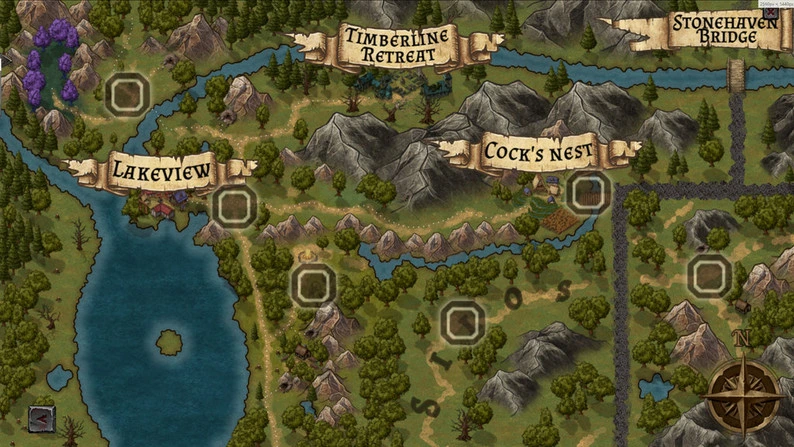Pick the octagonal marker under Cock's Nest banner
This screenshot has width=794, height=447.
[587, 193]
